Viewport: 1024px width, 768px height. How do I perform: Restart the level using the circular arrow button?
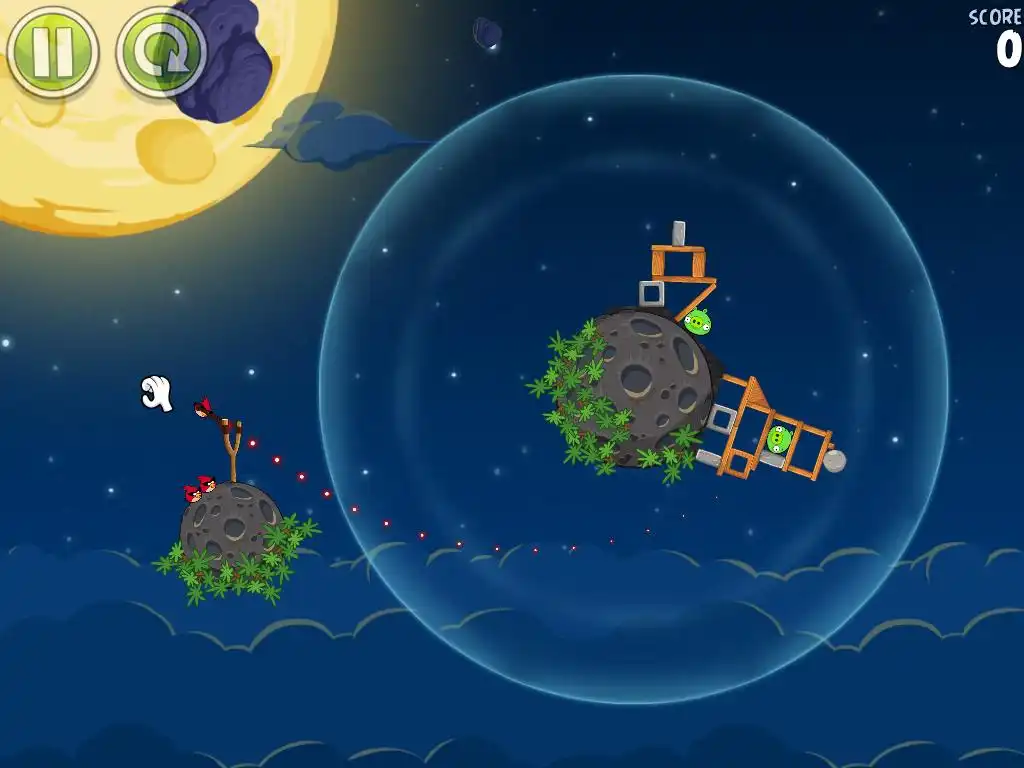point(161,52)
